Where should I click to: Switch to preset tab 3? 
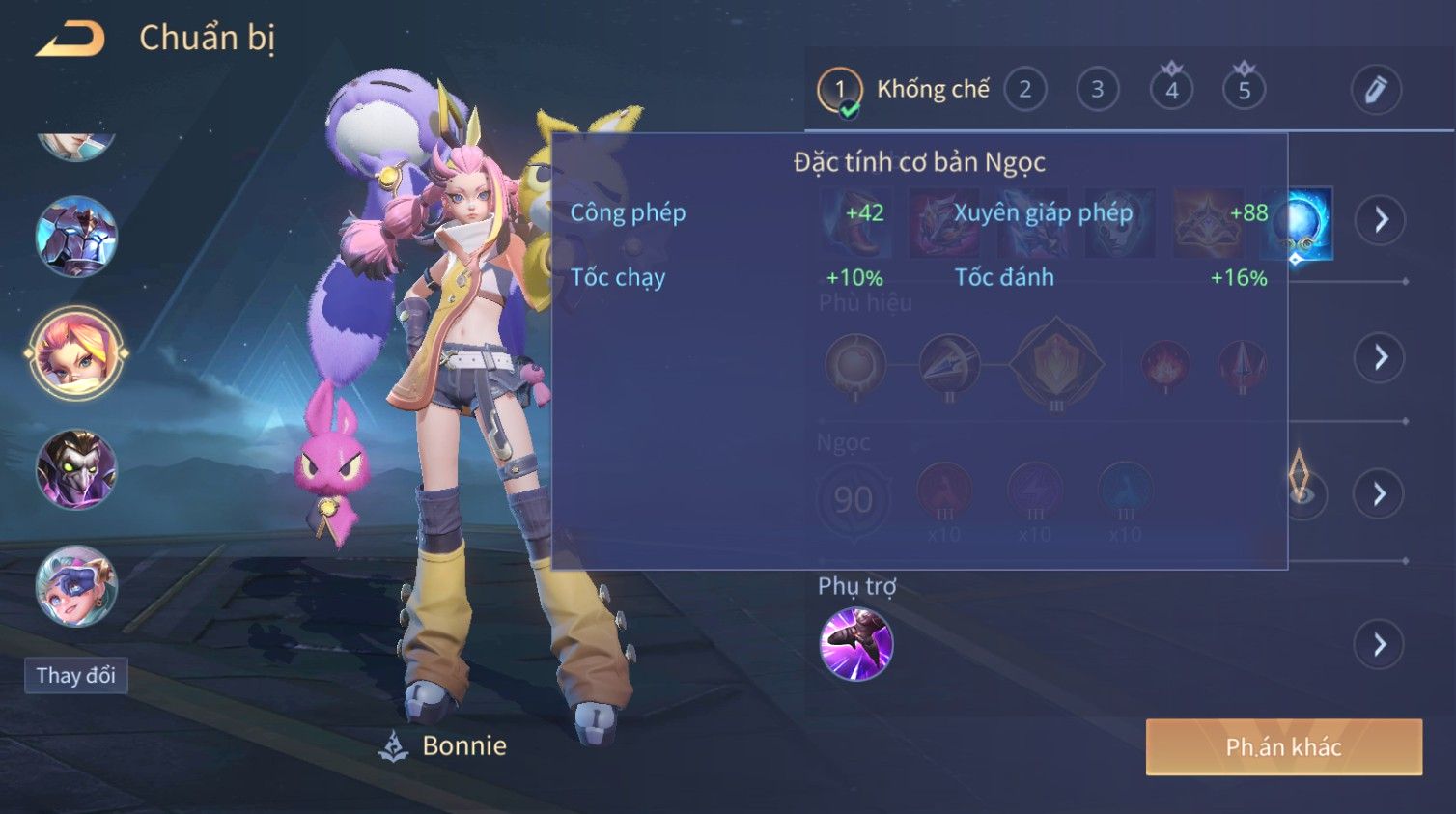[x=1098, y=90]
